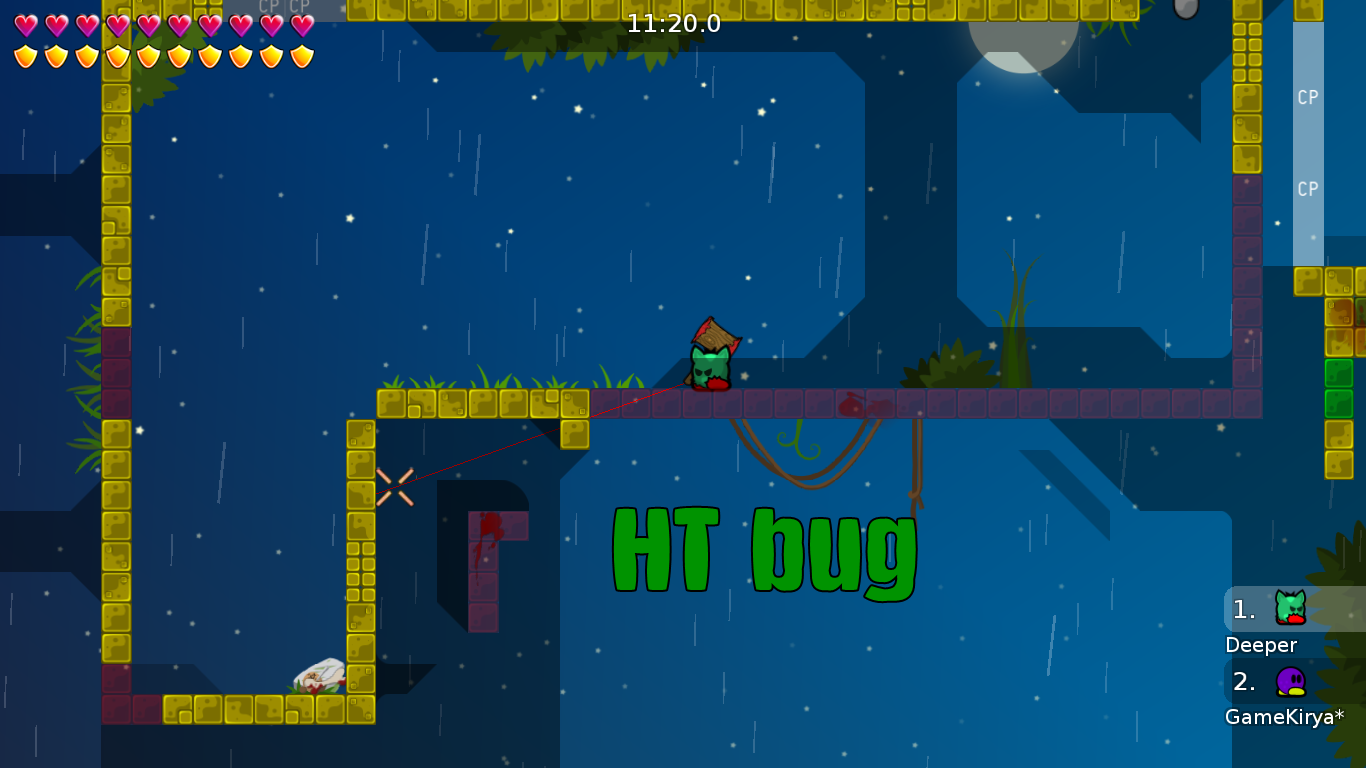Click the Deeper player name label
The width and height of the screenshot is (1366, 768).
(x=1262, y=645)
